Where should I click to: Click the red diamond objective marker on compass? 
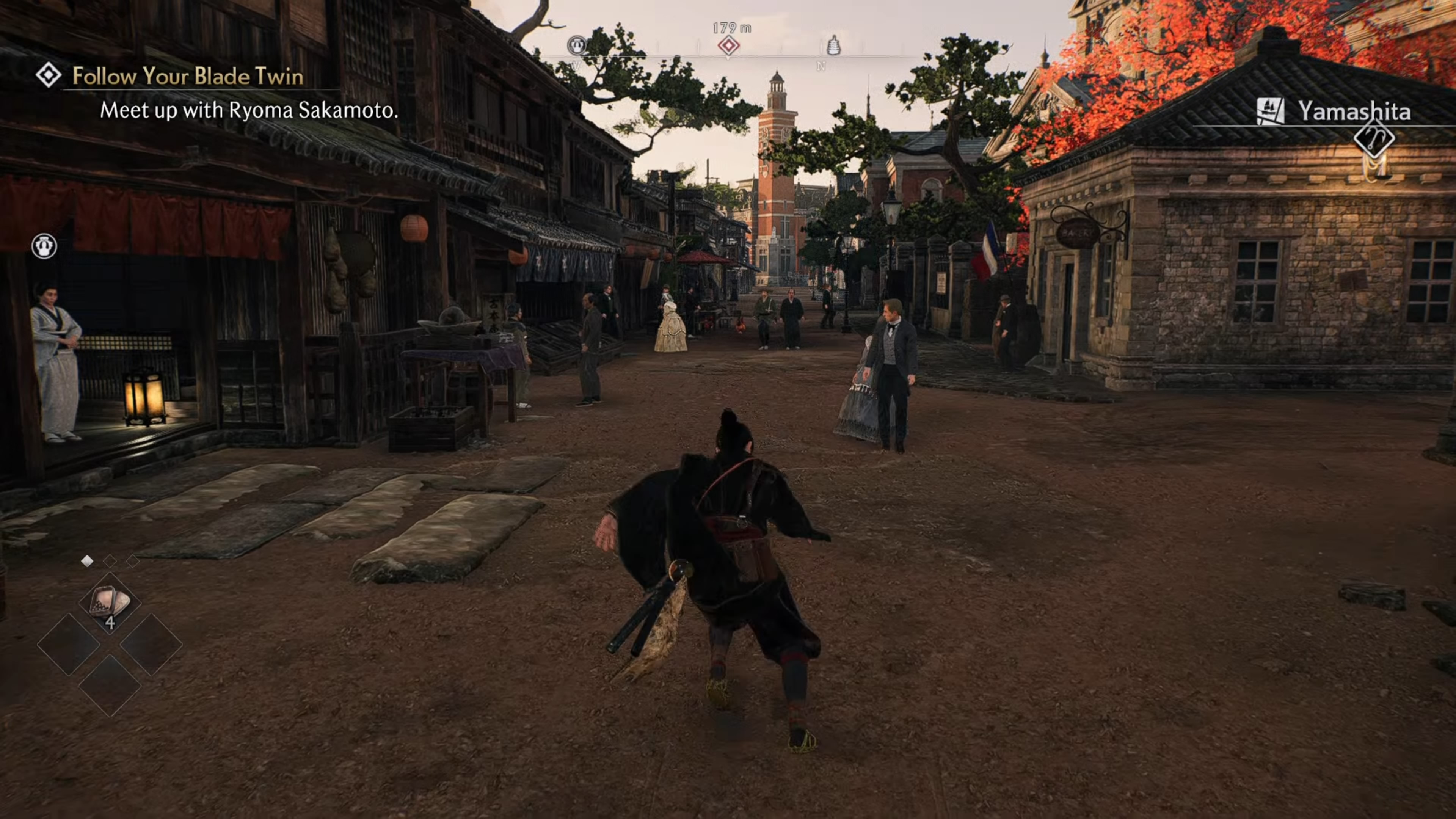click(x=728, y=45)
